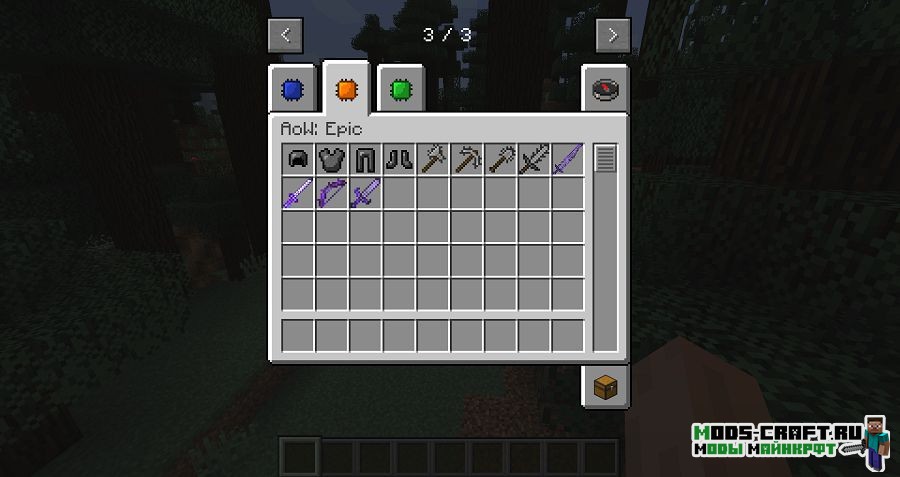This screenshot has height=477, width=900.
Task: Choose the spiked shovel item
Action: [x=501, y=159]
